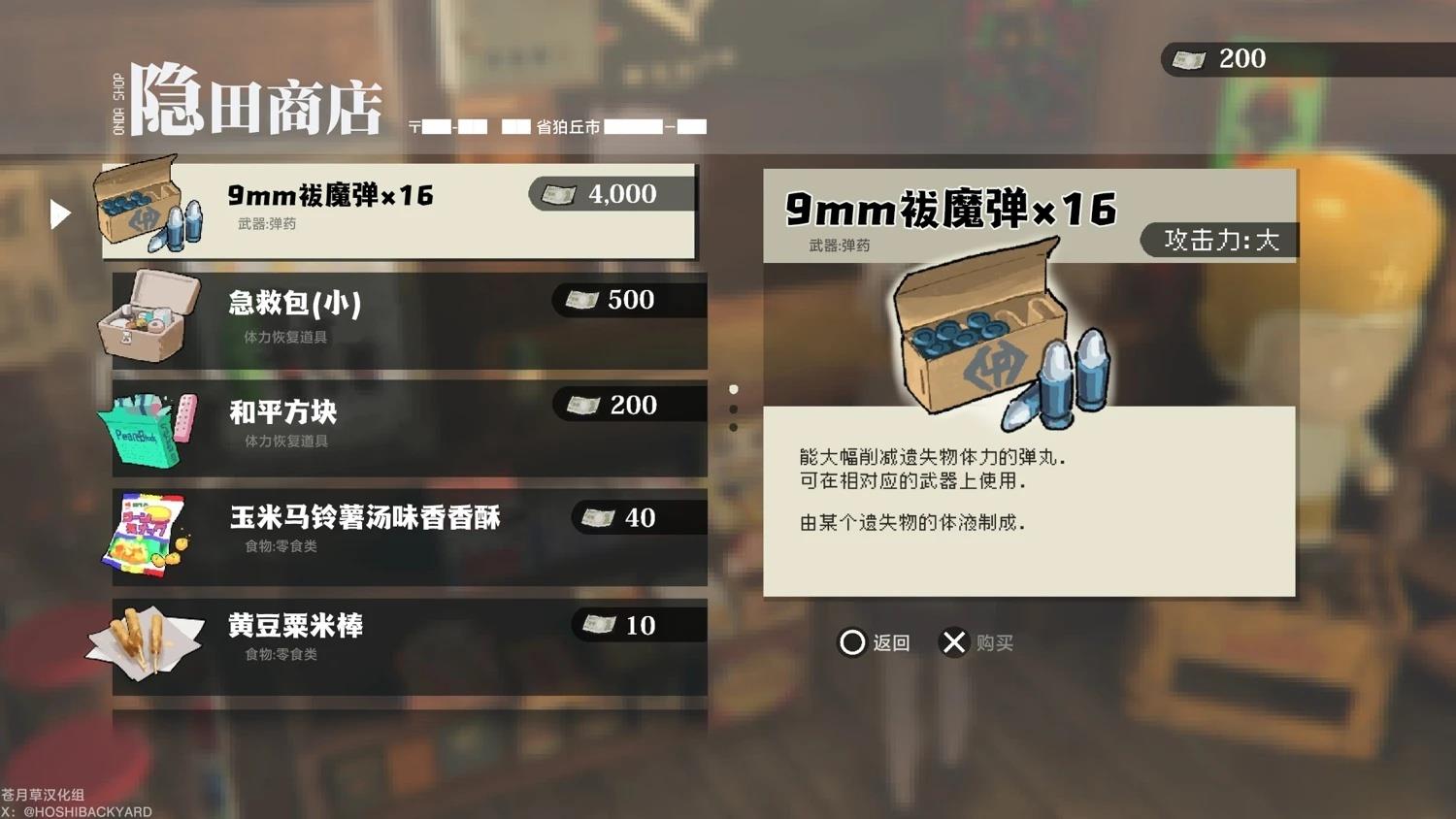
Task: Select the 急救包(小) item row
Action: [408, 317]
